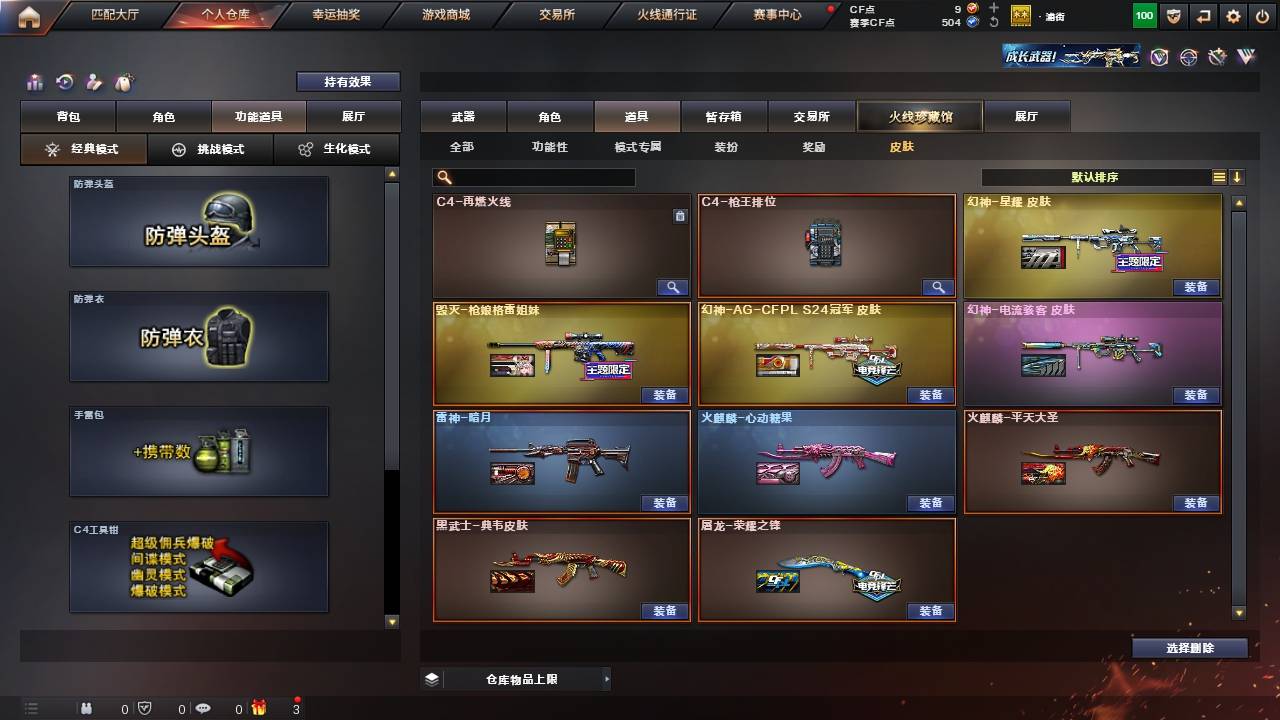
Task: Click the back arrow icon near settings gear
Action: pos(1203,16)
